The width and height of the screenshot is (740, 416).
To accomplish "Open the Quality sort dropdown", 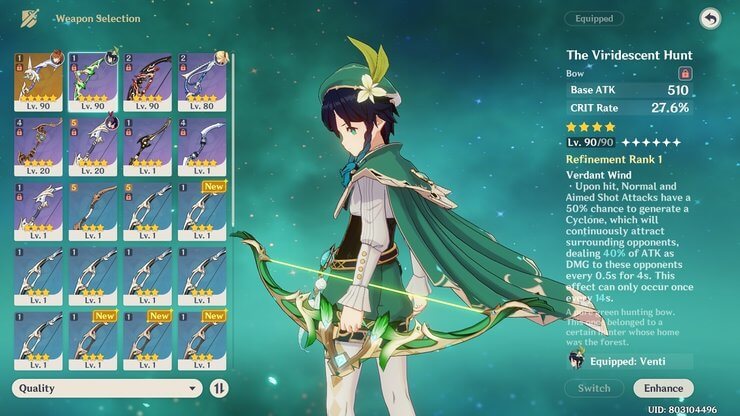I will (x=108, y=388).
